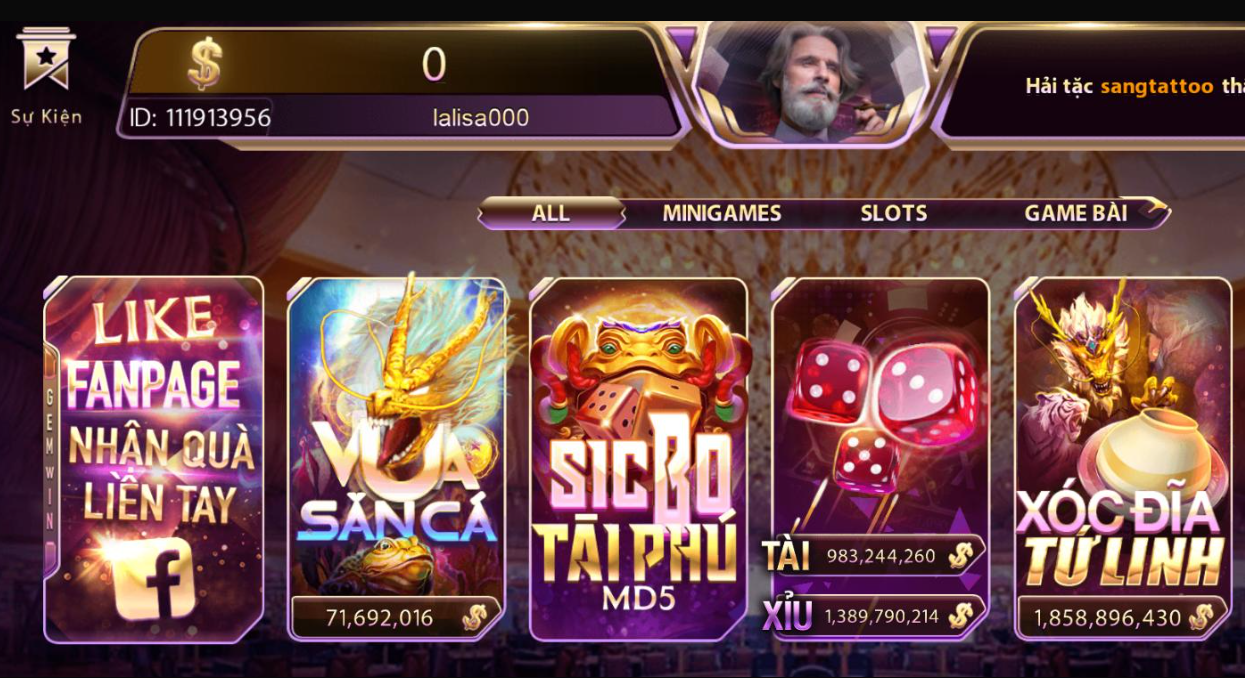
Task: Open the Sự Kiện events icon
Action: click(46, 75)
